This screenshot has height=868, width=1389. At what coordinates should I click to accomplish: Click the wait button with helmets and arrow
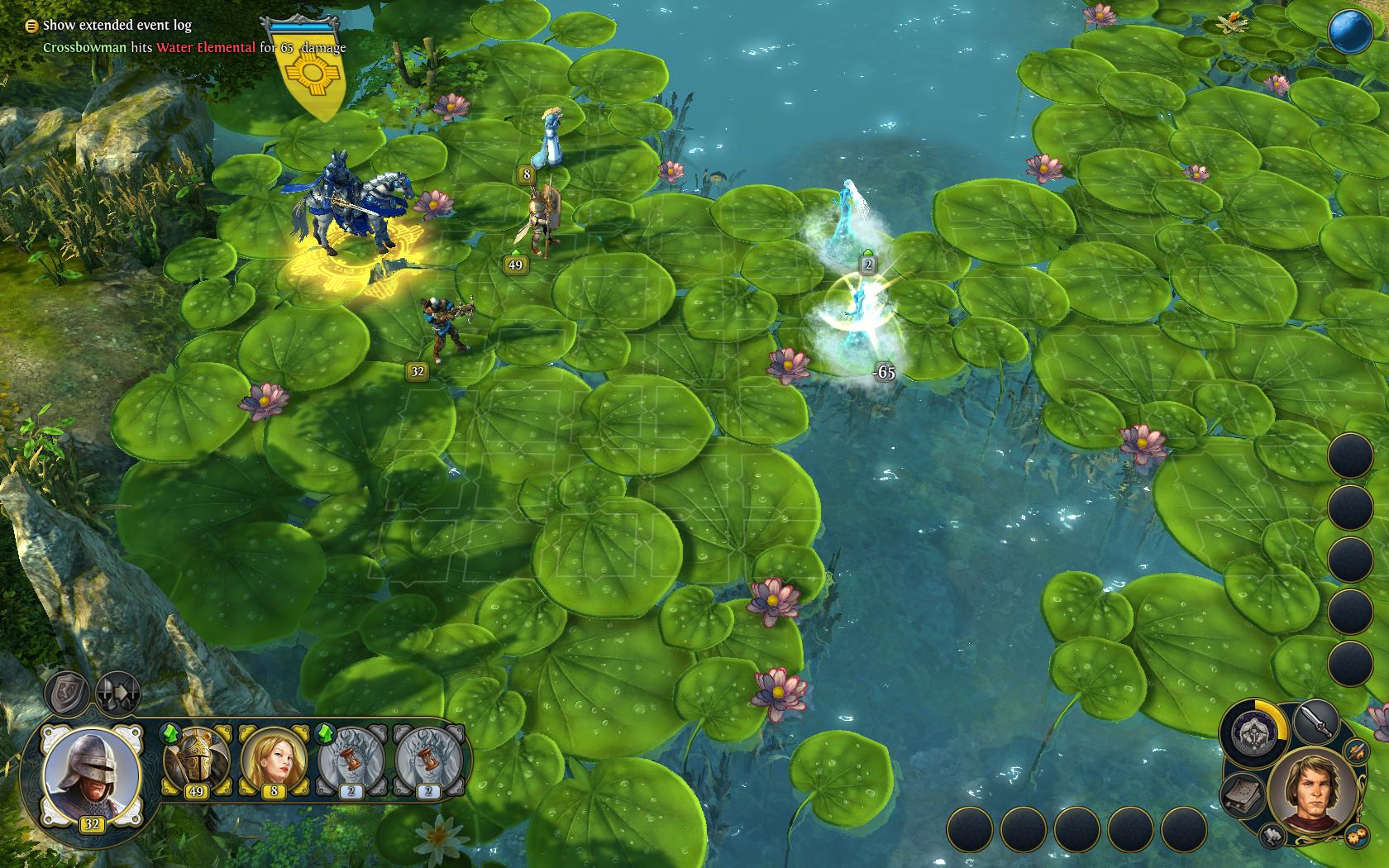click(117, 693)
